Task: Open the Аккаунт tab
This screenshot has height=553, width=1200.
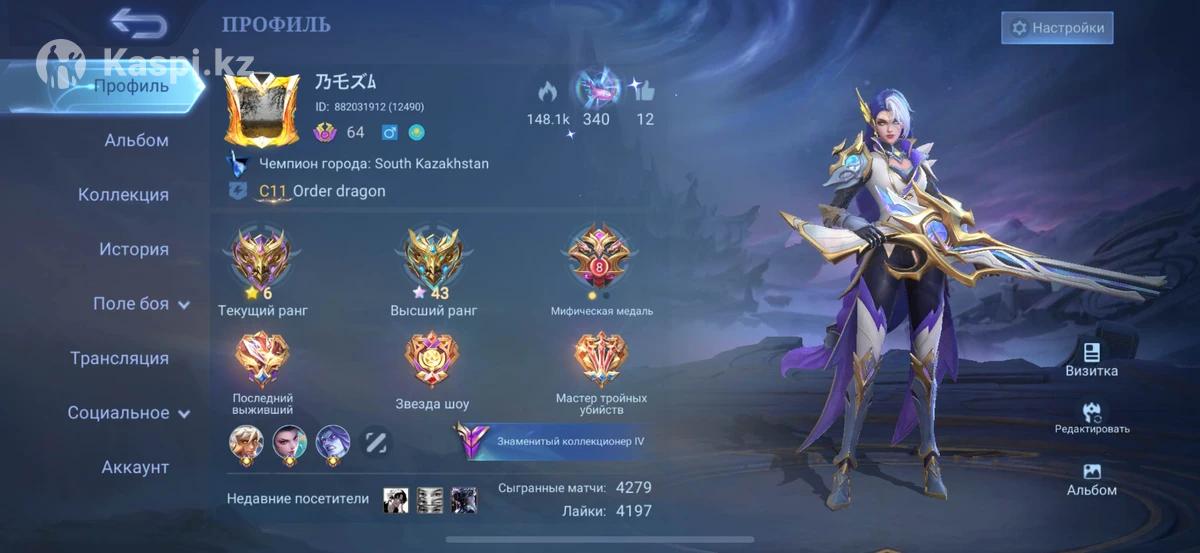Action: 135,467
